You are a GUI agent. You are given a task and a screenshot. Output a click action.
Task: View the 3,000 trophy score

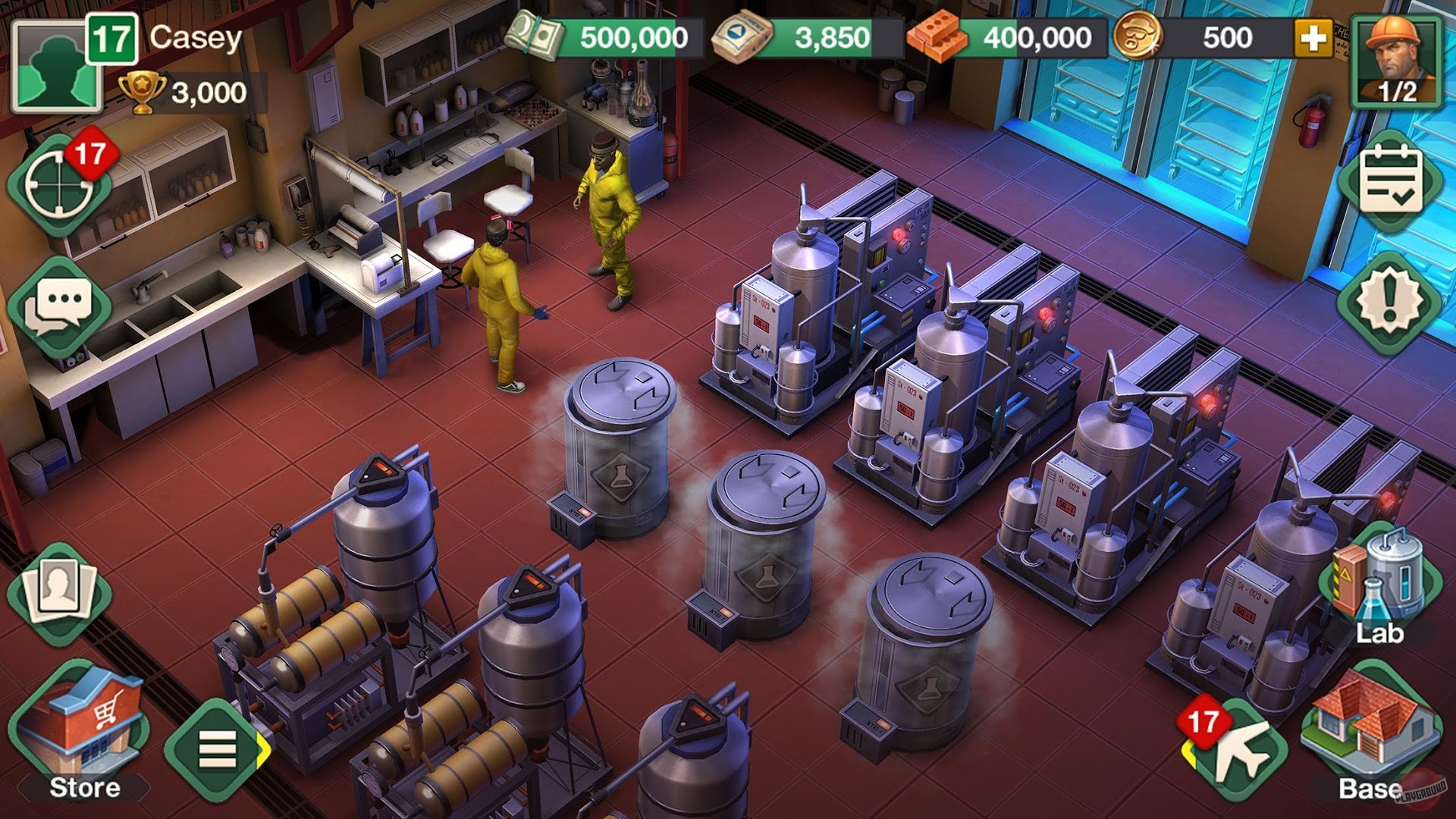pos(190,91)
